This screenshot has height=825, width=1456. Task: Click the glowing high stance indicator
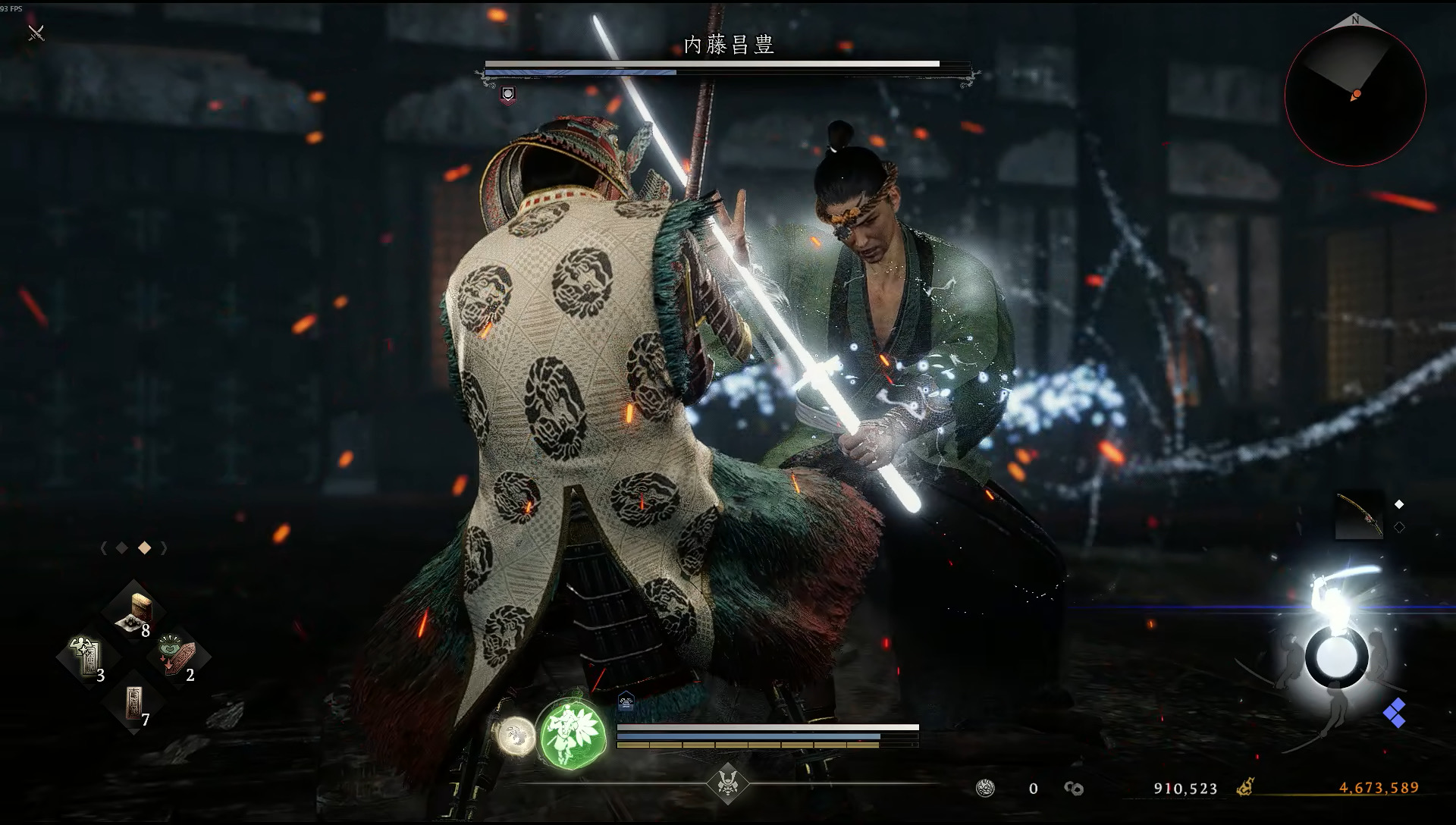[1335, 657]
